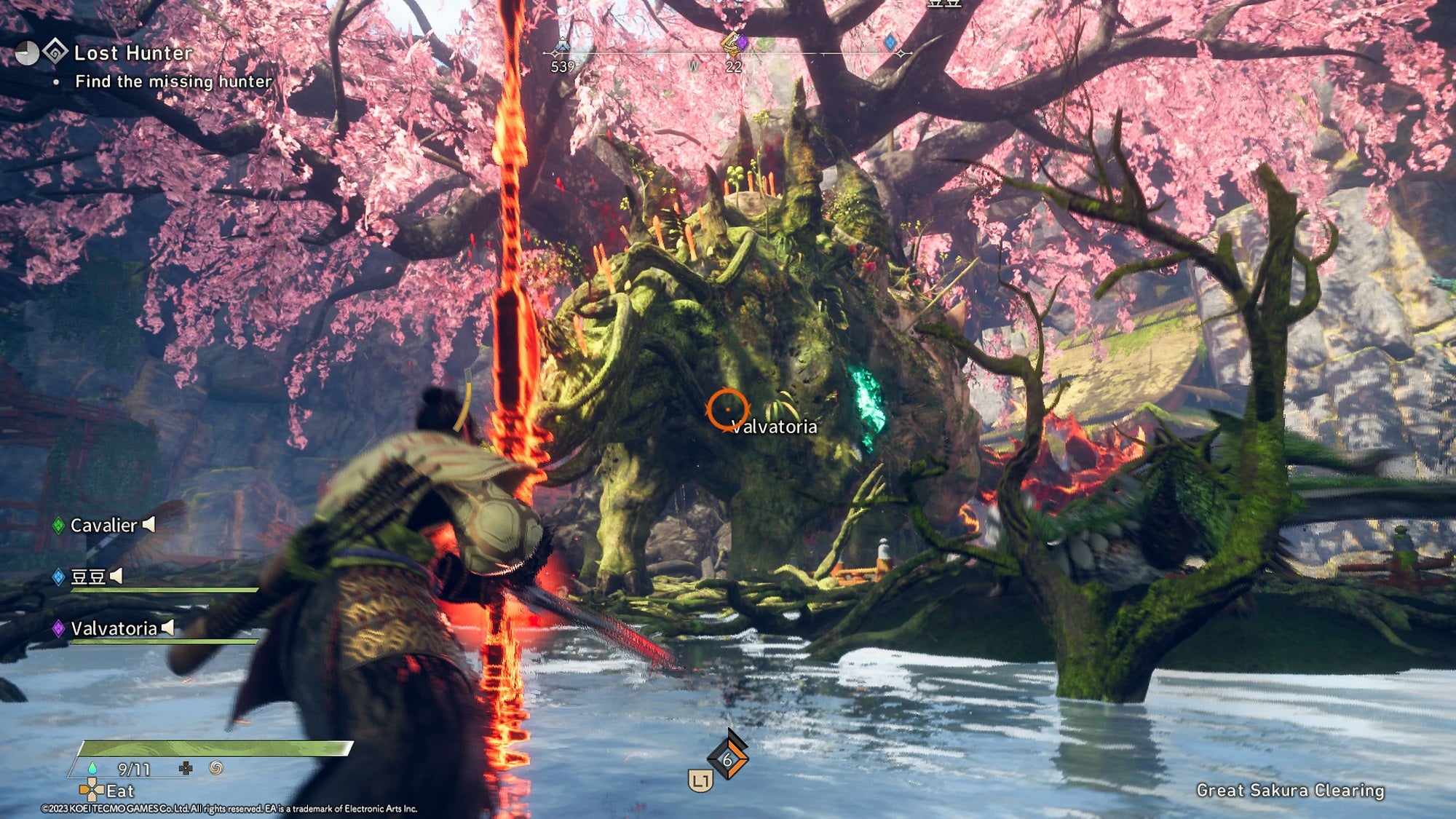Click the orange Valvatoria monster icon on the compass

click(x=730, y=44)
